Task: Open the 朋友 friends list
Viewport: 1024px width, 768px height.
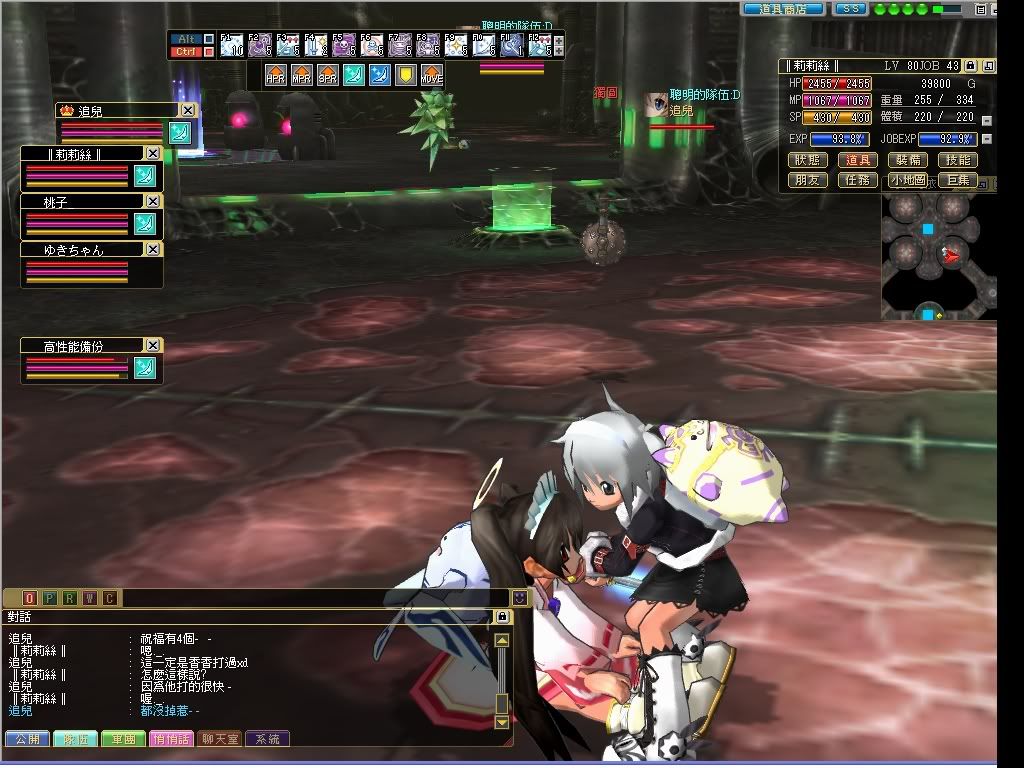Action: pos(807,180)
